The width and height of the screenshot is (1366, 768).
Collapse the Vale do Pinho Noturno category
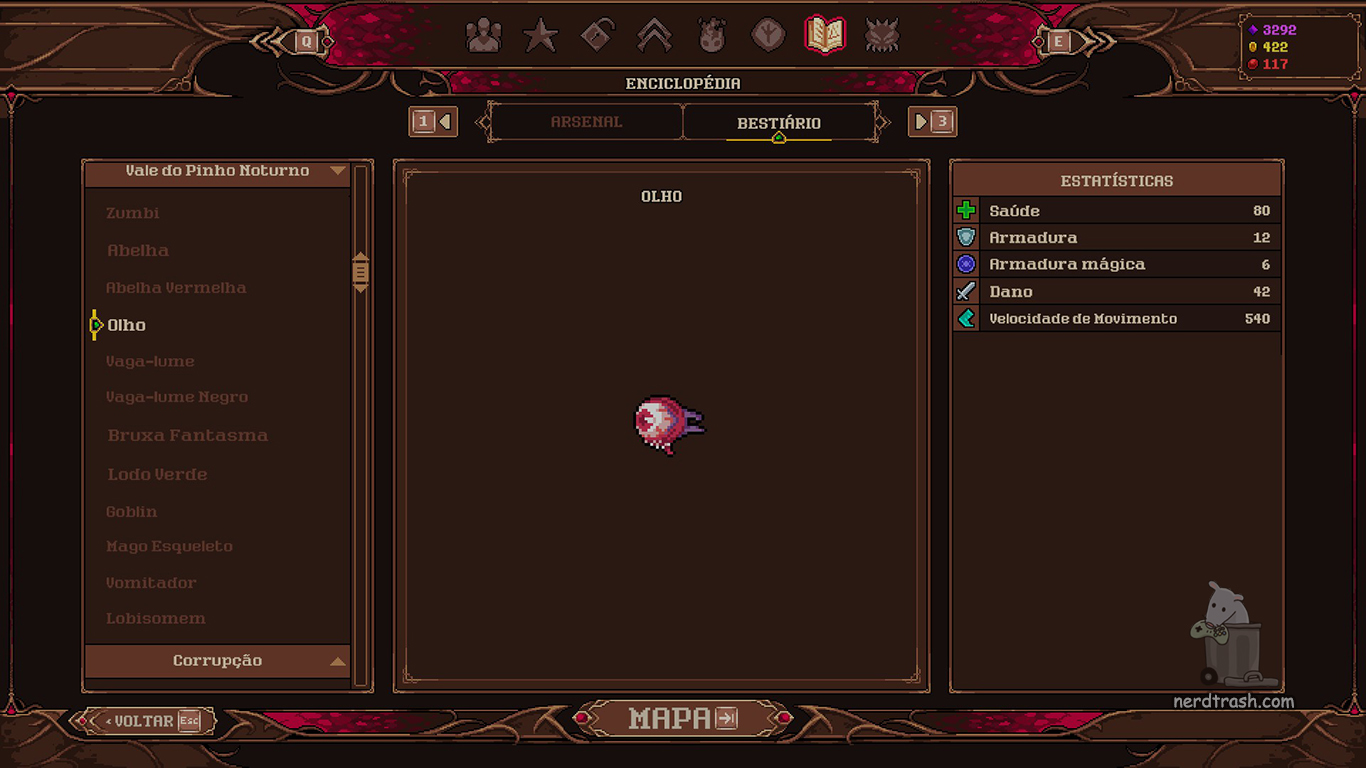coord(218,171)
